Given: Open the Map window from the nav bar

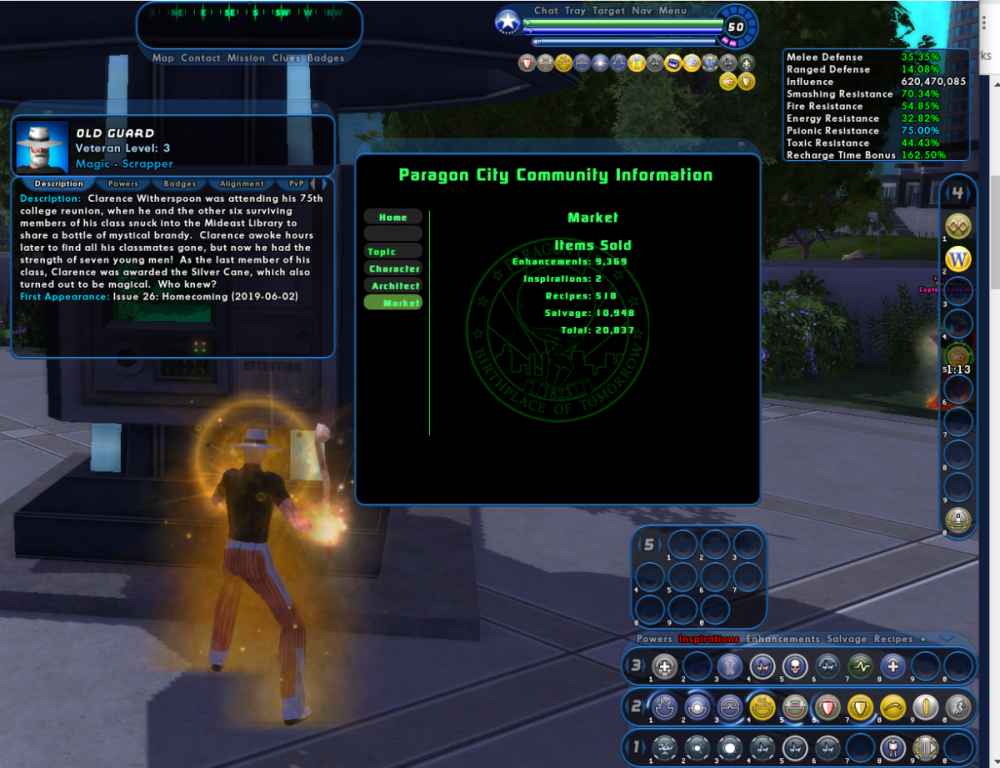Looking at the screenshot, I should (163, 58).
